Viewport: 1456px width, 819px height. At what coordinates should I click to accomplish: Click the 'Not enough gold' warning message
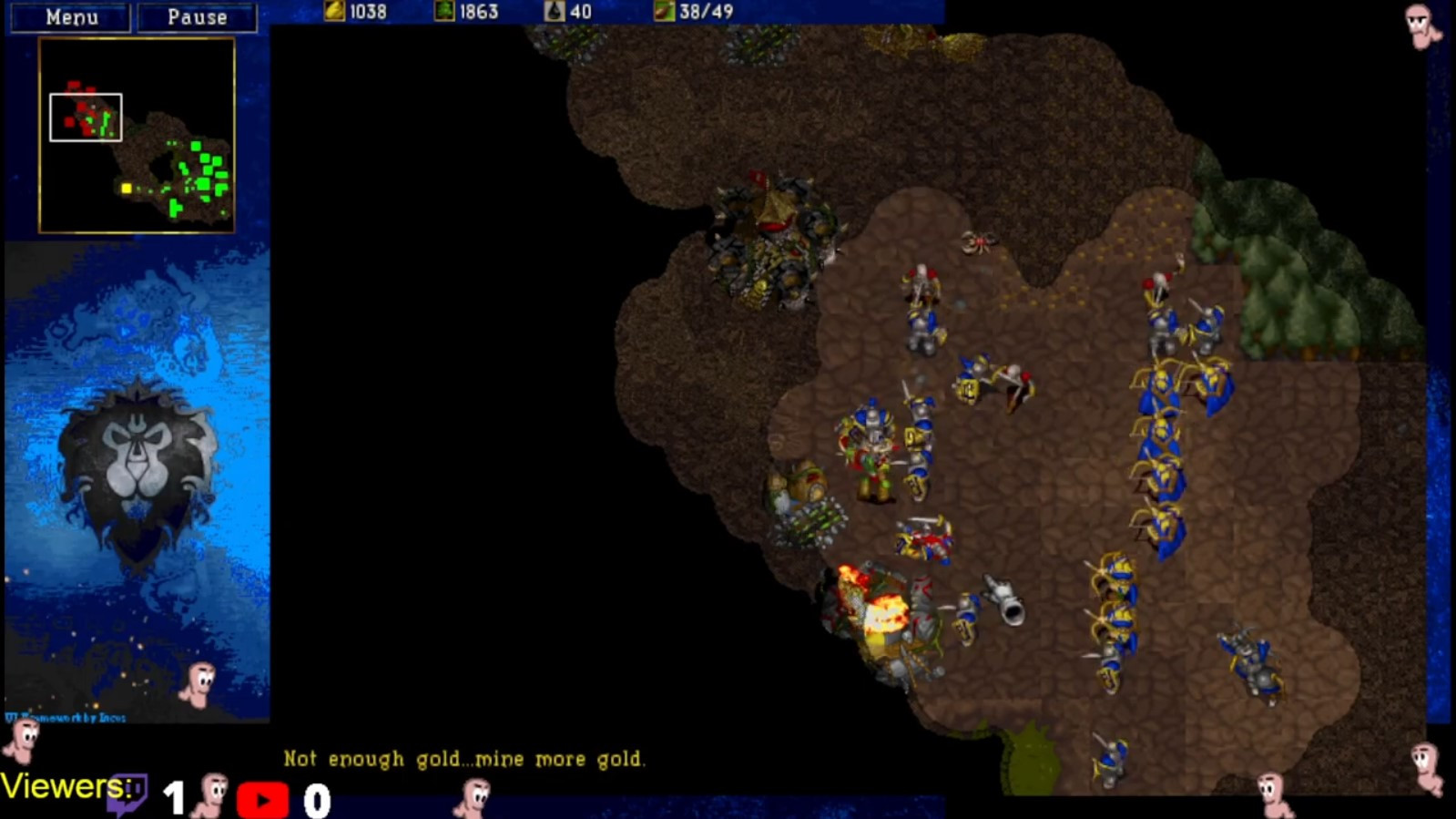465,758
